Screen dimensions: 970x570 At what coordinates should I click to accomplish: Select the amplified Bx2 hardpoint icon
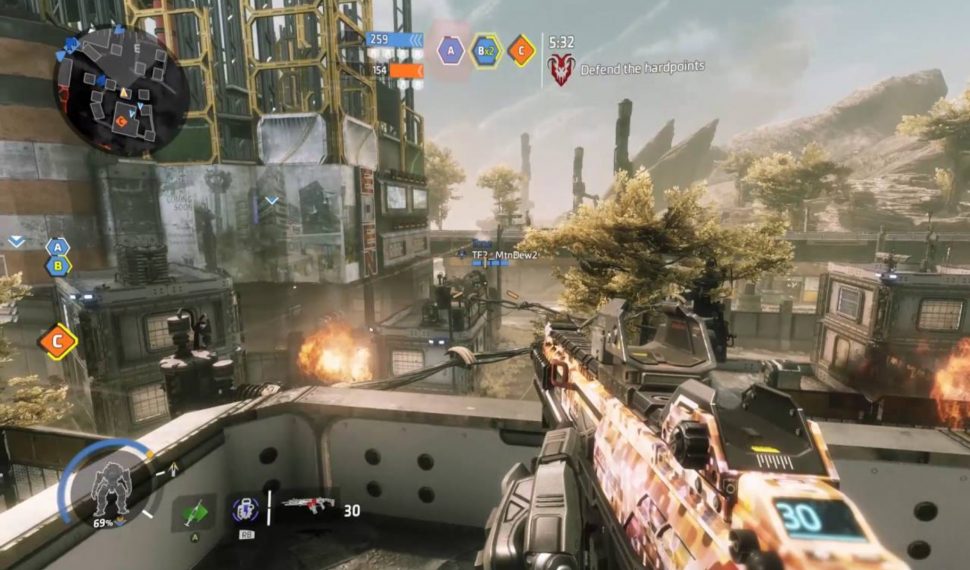[x=486, y=50]
